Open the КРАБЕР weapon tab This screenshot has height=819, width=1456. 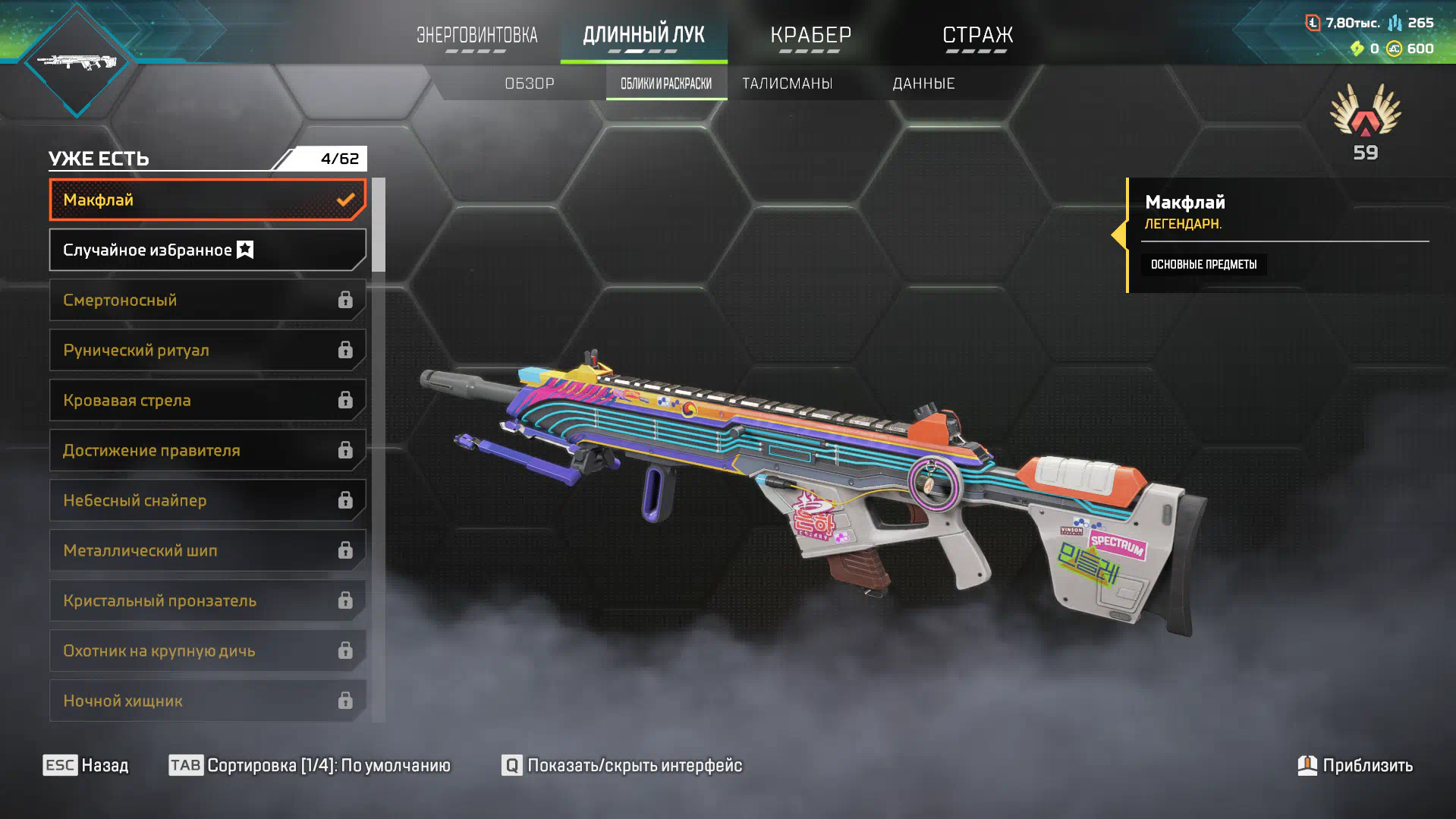pyautogui.click(x=810, y=36)
